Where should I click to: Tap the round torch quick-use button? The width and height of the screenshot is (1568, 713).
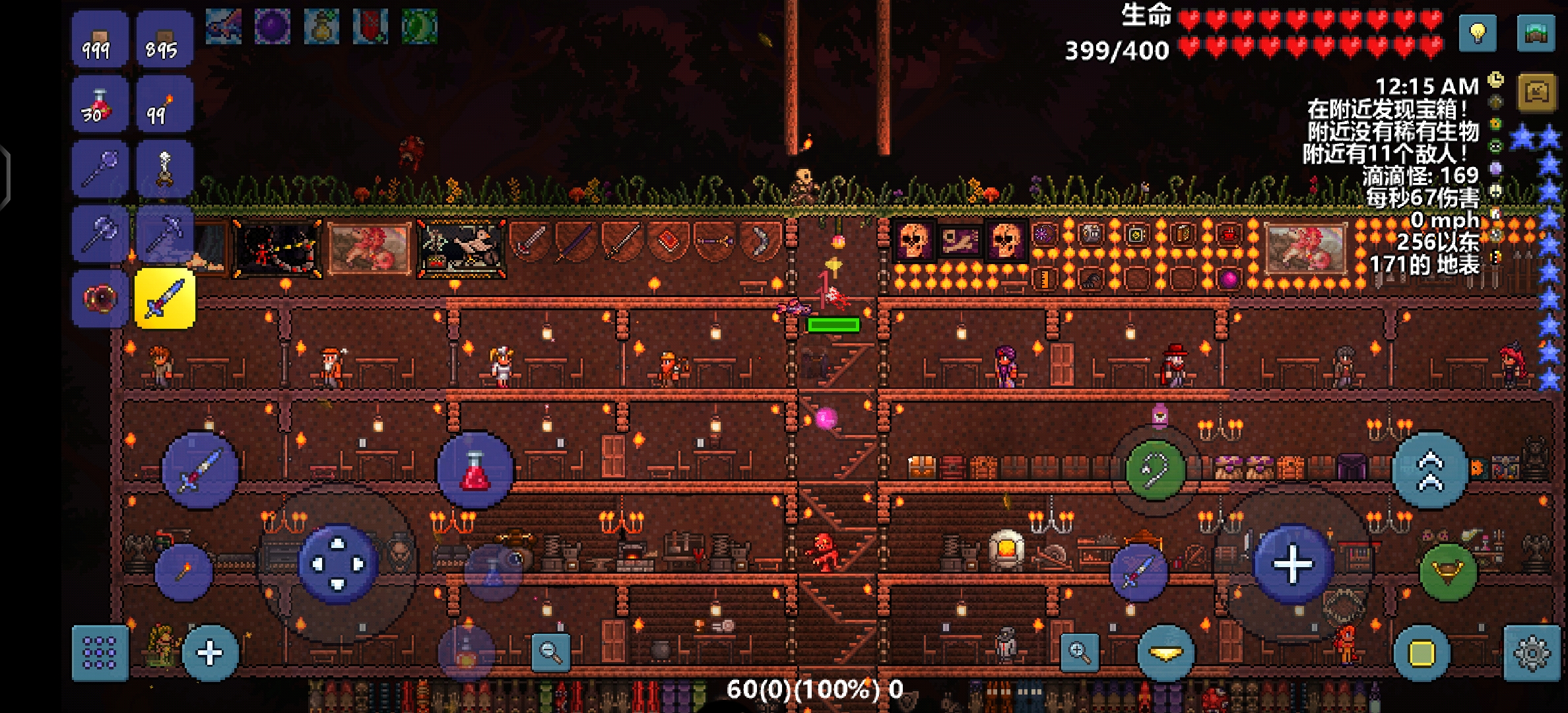click(x=183, y=571)
